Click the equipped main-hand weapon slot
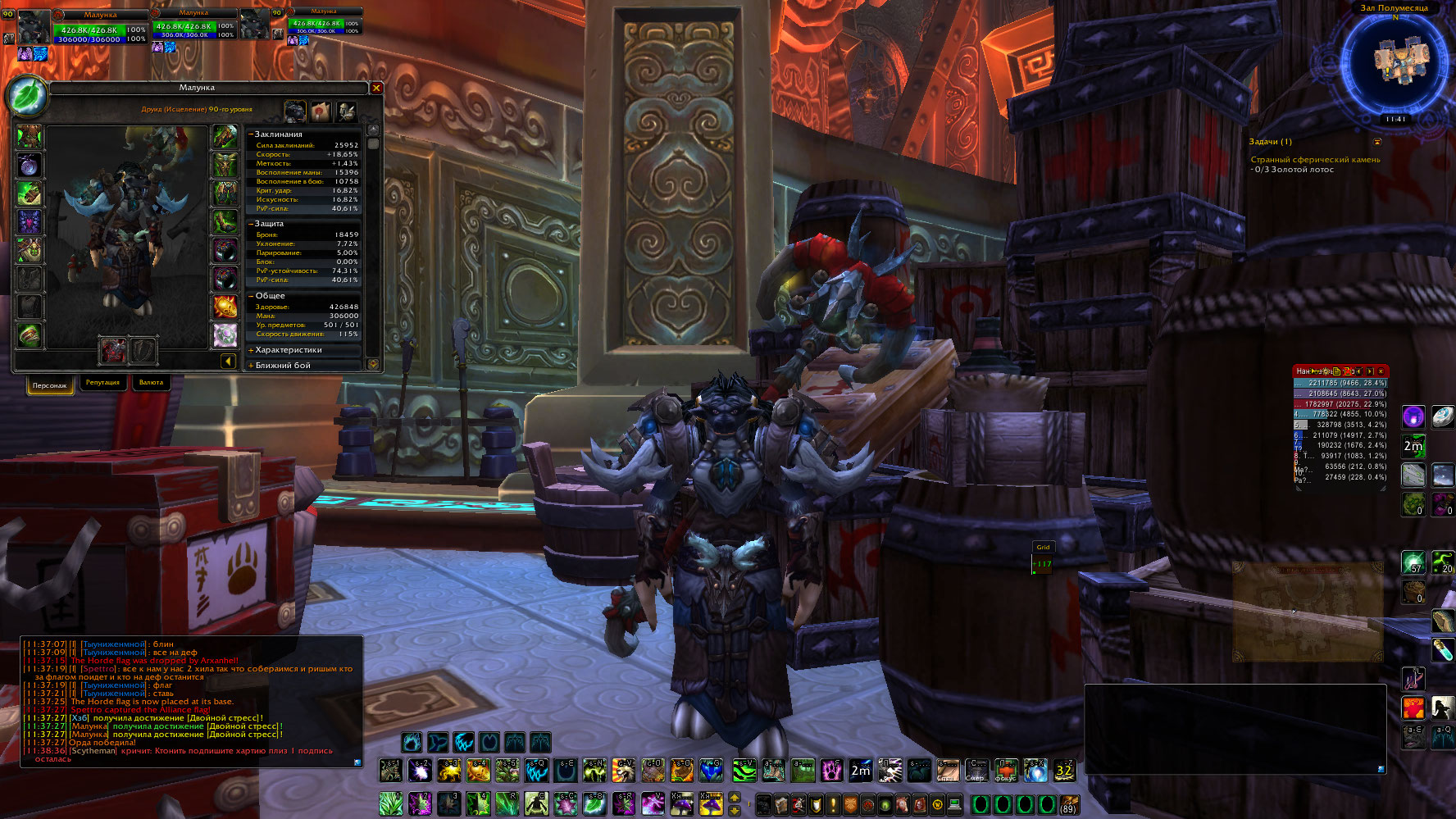This screenshot has height=819, width=1456. (113, 350)
